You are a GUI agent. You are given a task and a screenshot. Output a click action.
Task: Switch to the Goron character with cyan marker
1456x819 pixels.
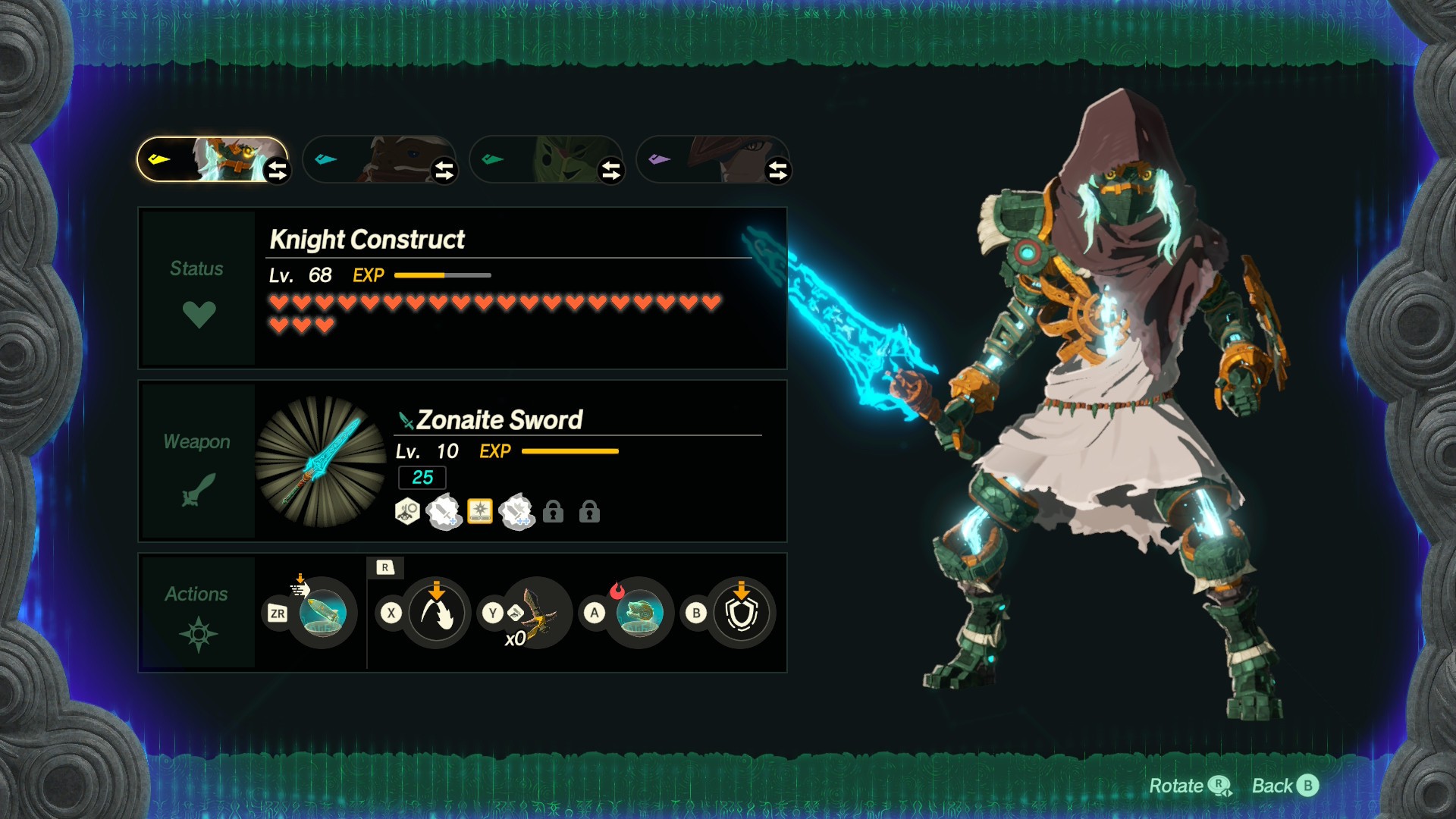[379, 159]
